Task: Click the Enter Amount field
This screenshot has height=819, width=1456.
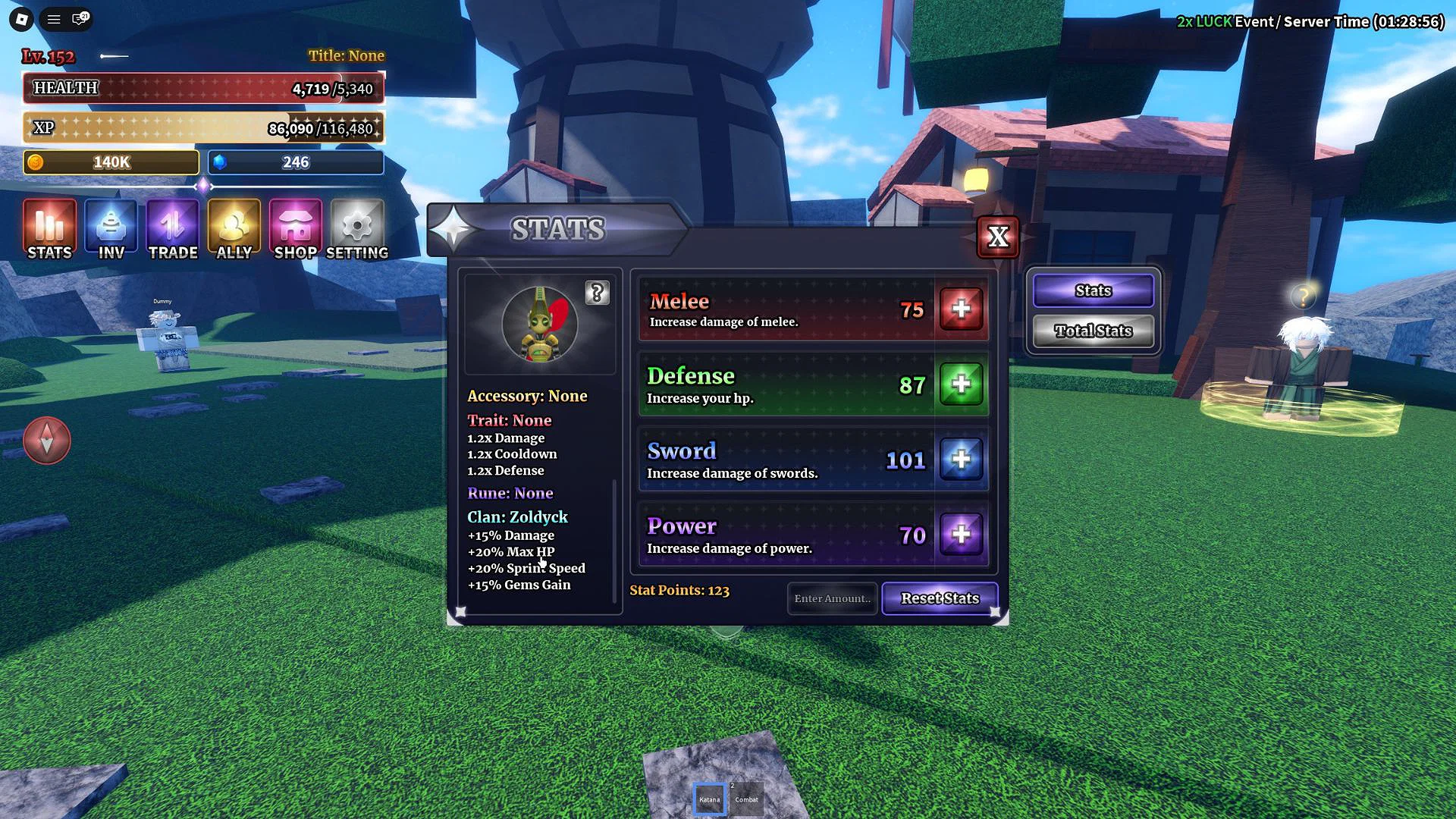Action: 832,598
